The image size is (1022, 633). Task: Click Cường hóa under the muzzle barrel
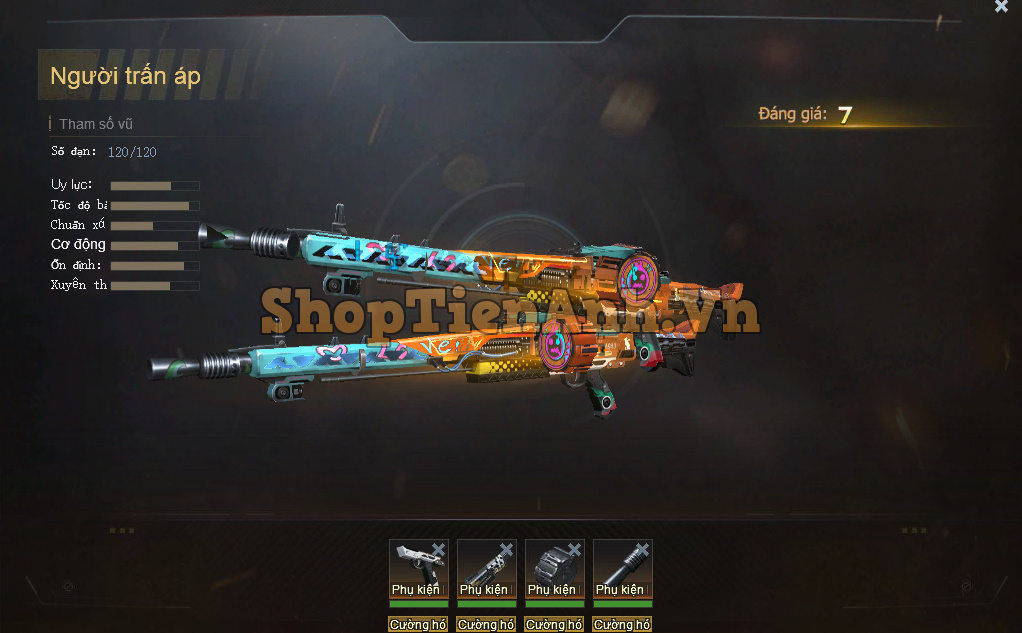[621, 624]
